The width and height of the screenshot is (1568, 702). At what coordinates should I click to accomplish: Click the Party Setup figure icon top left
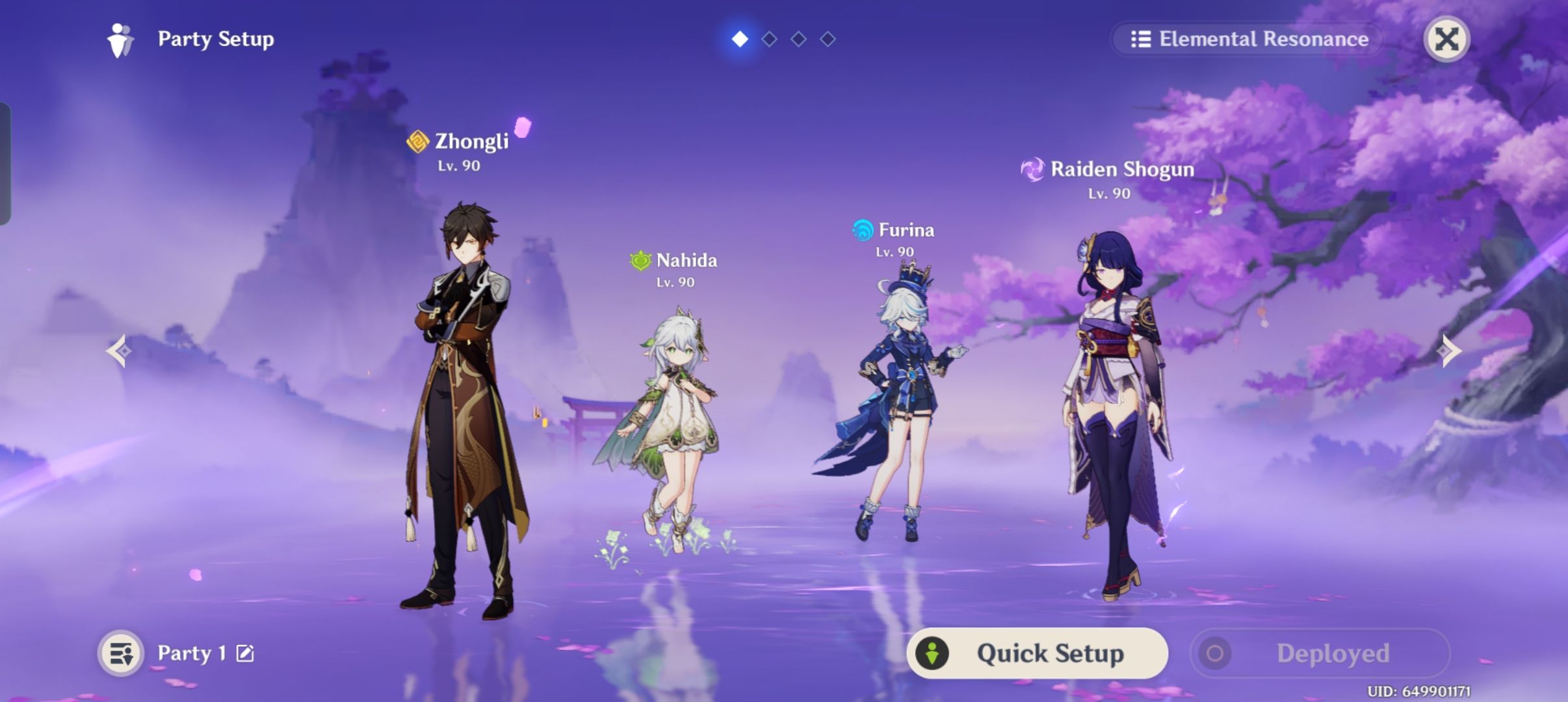120,39
